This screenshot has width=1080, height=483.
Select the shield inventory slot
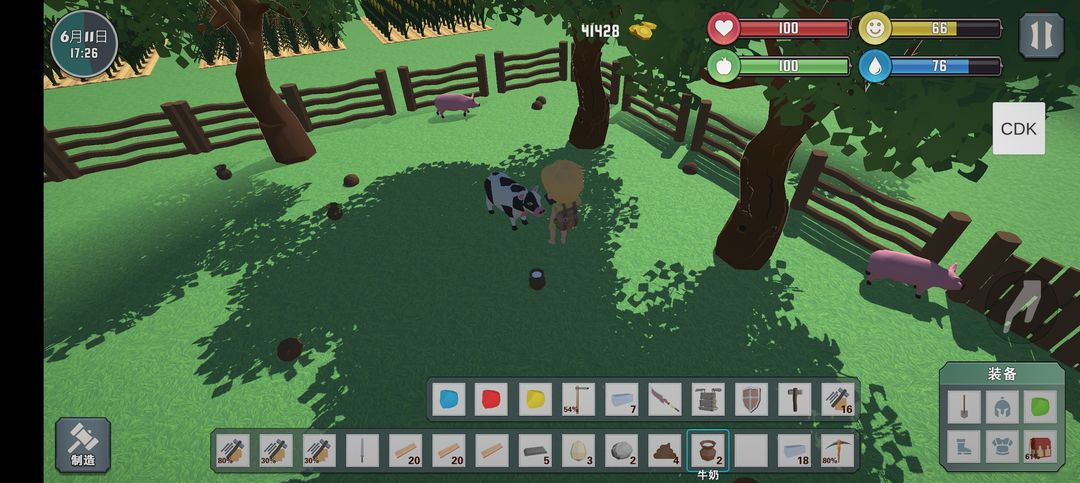point(751,399)
